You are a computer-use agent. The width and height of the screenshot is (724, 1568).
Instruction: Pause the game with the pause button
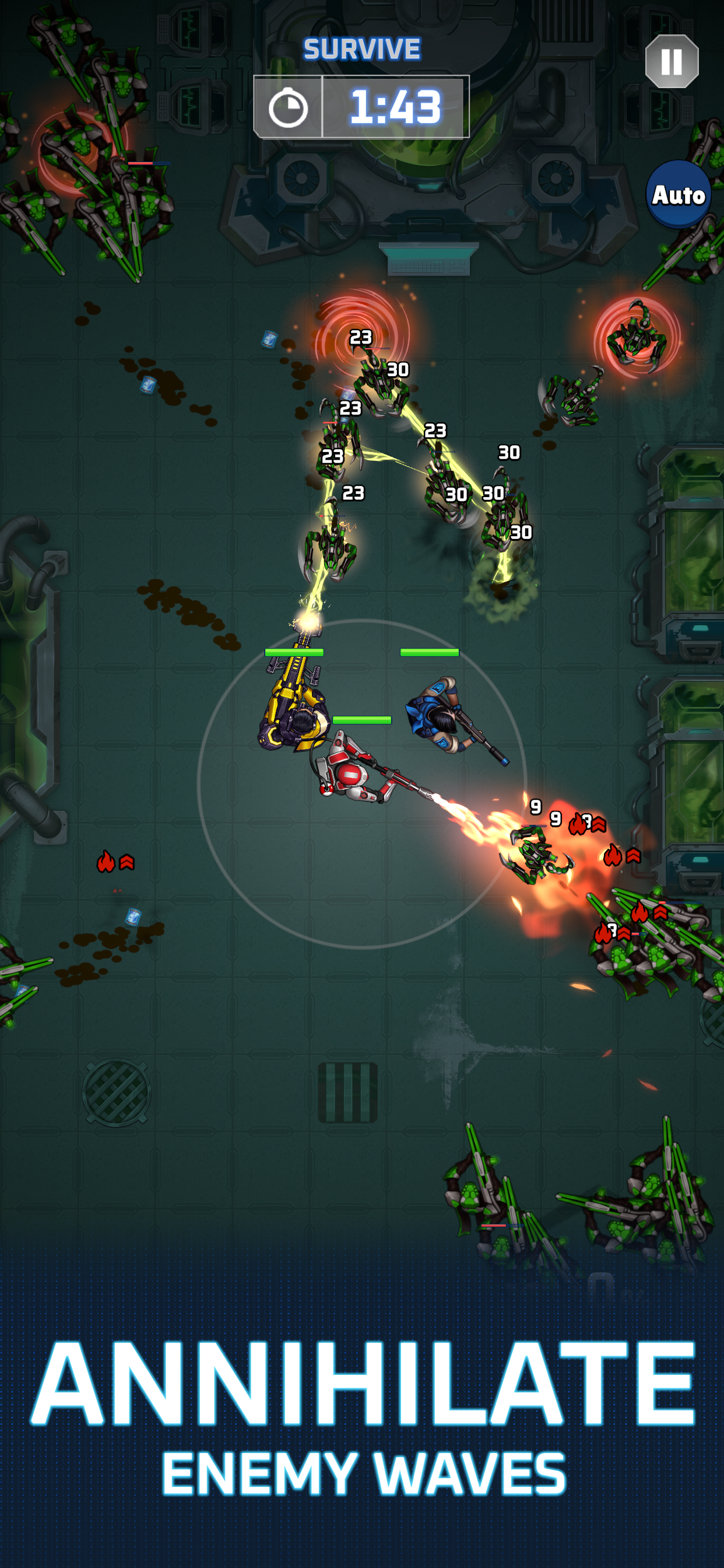click(671, 61)
